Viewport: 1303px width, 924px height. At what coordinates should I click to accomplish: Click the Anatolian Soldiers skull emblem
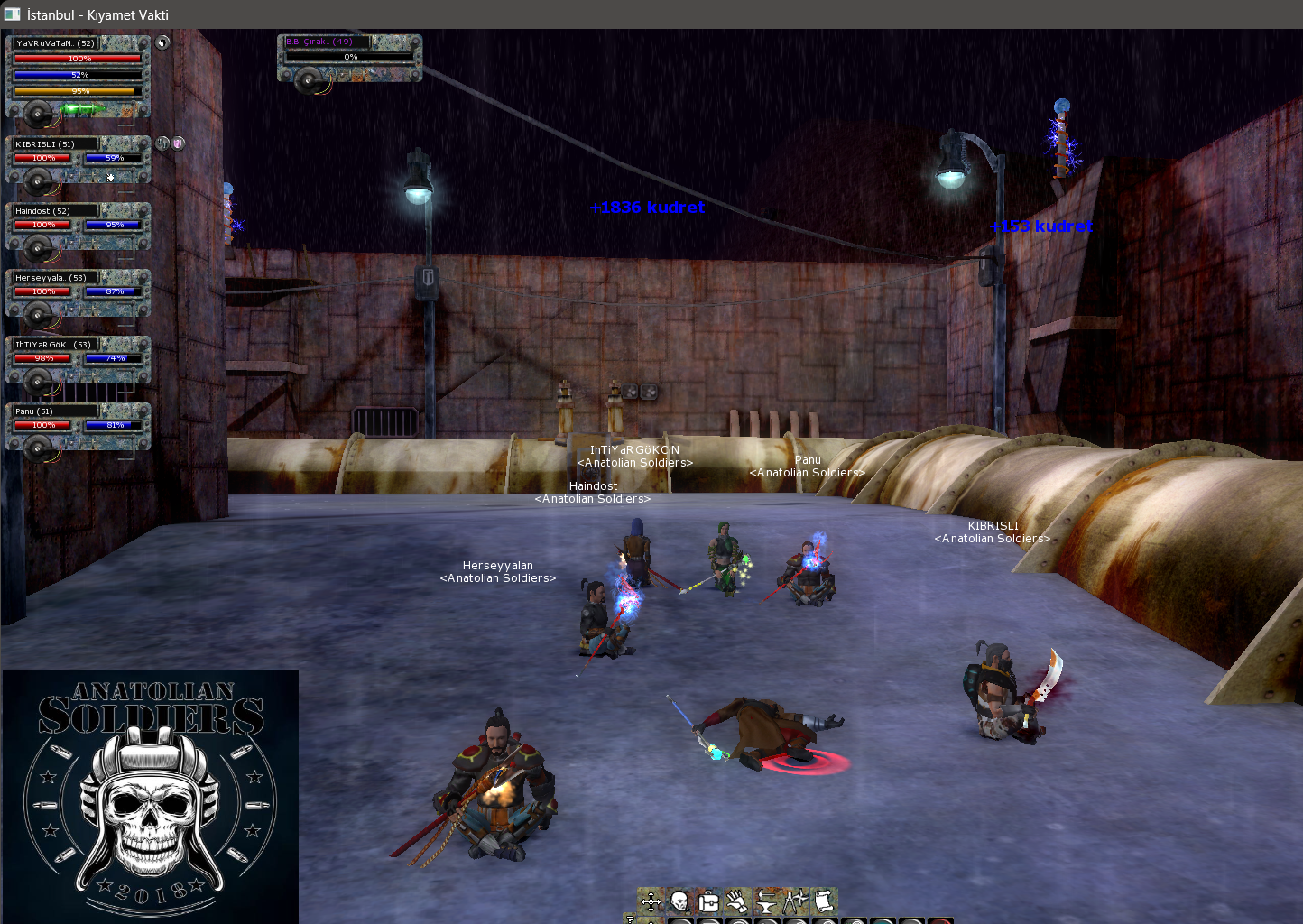click(x=150, y=796)
